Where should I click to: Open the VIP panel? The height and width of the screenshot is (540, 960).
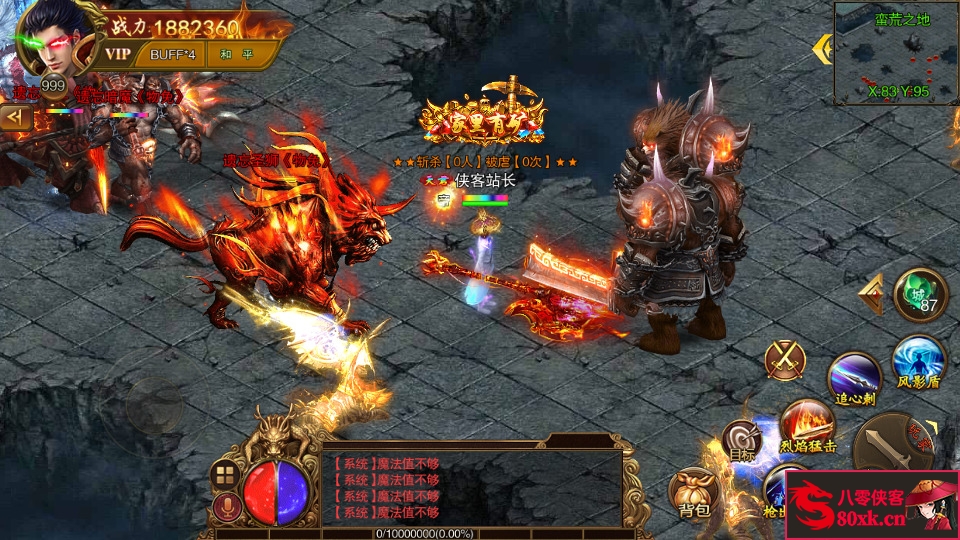118,54
